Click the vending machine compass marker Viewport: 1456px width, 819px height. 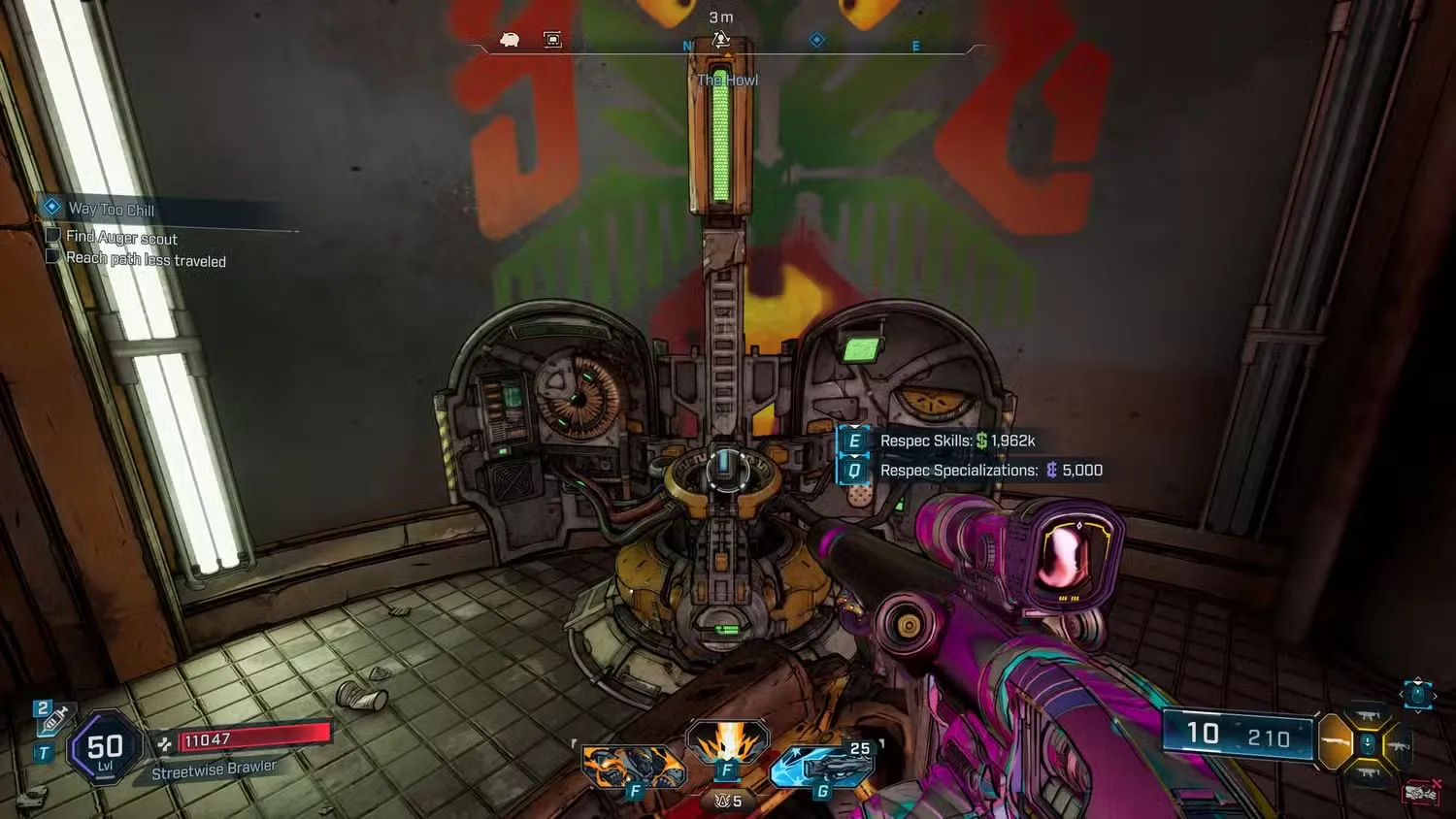tap(552, 39)
